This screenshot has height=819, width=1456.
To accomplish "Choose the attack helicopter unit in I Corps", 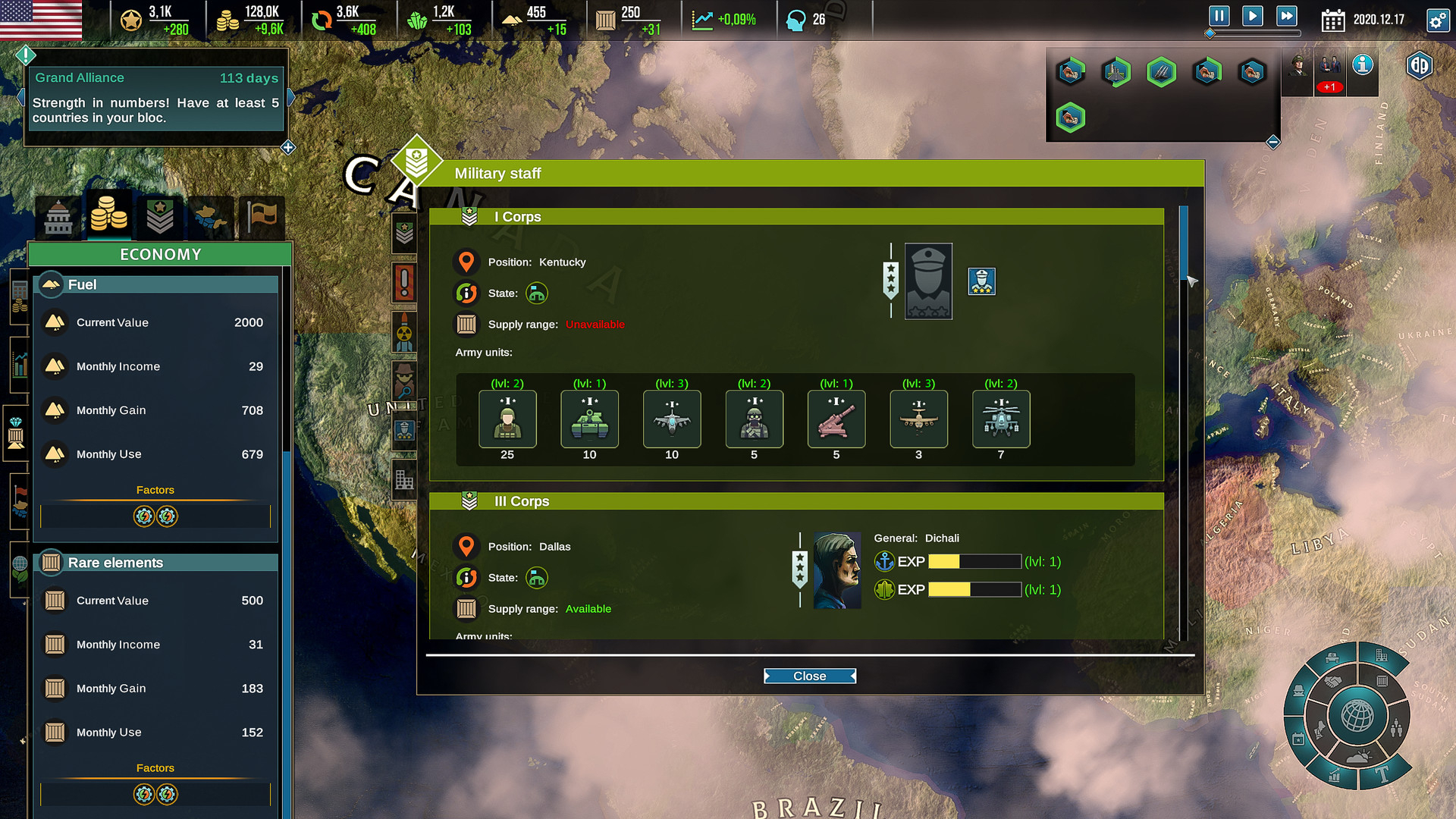I will tap(1001, 419).
